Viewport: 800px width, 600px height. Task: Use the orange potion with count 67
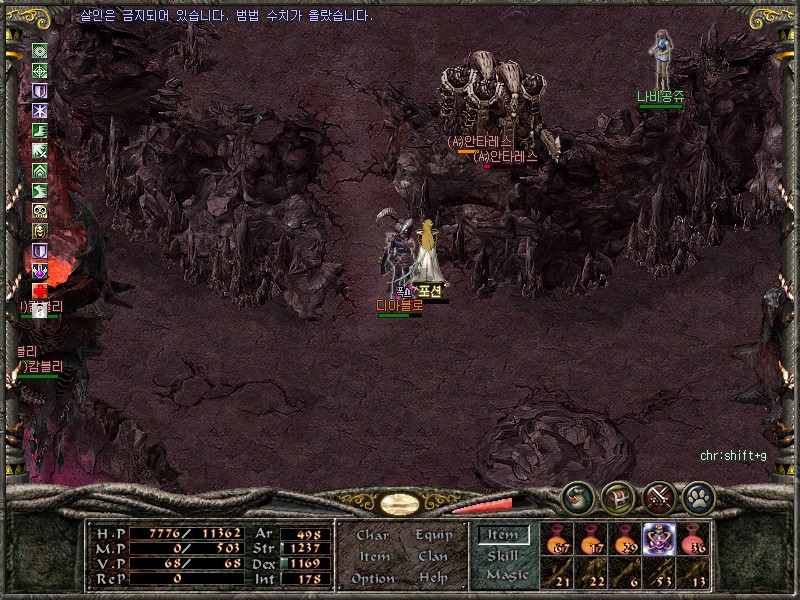[x=558, y=538]
